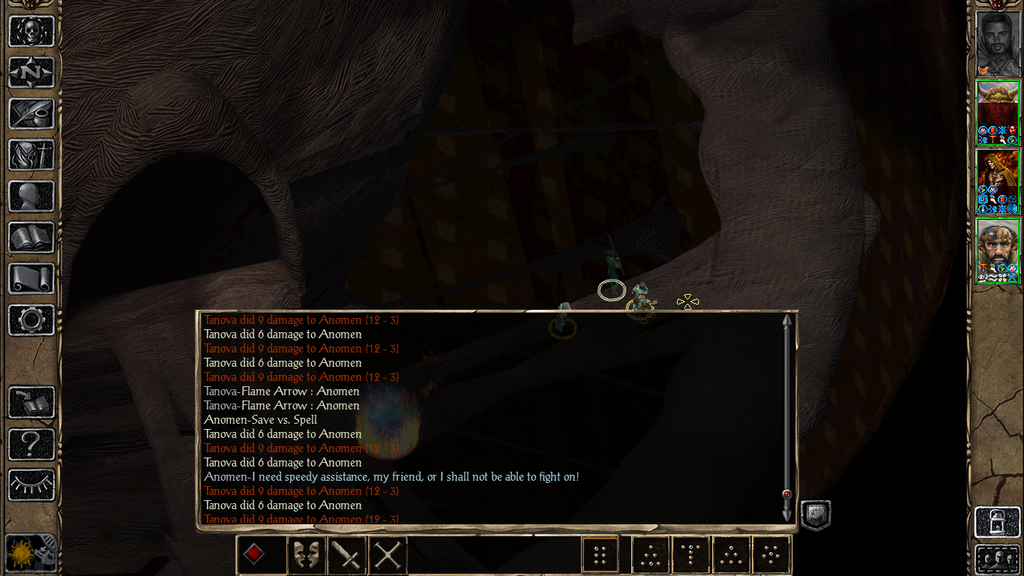Image resolution: width=1024 pixels, height=576 pixels.
Task: Click the shield button beside the message log
Action: pyautogui.click(x=815, y=514)
